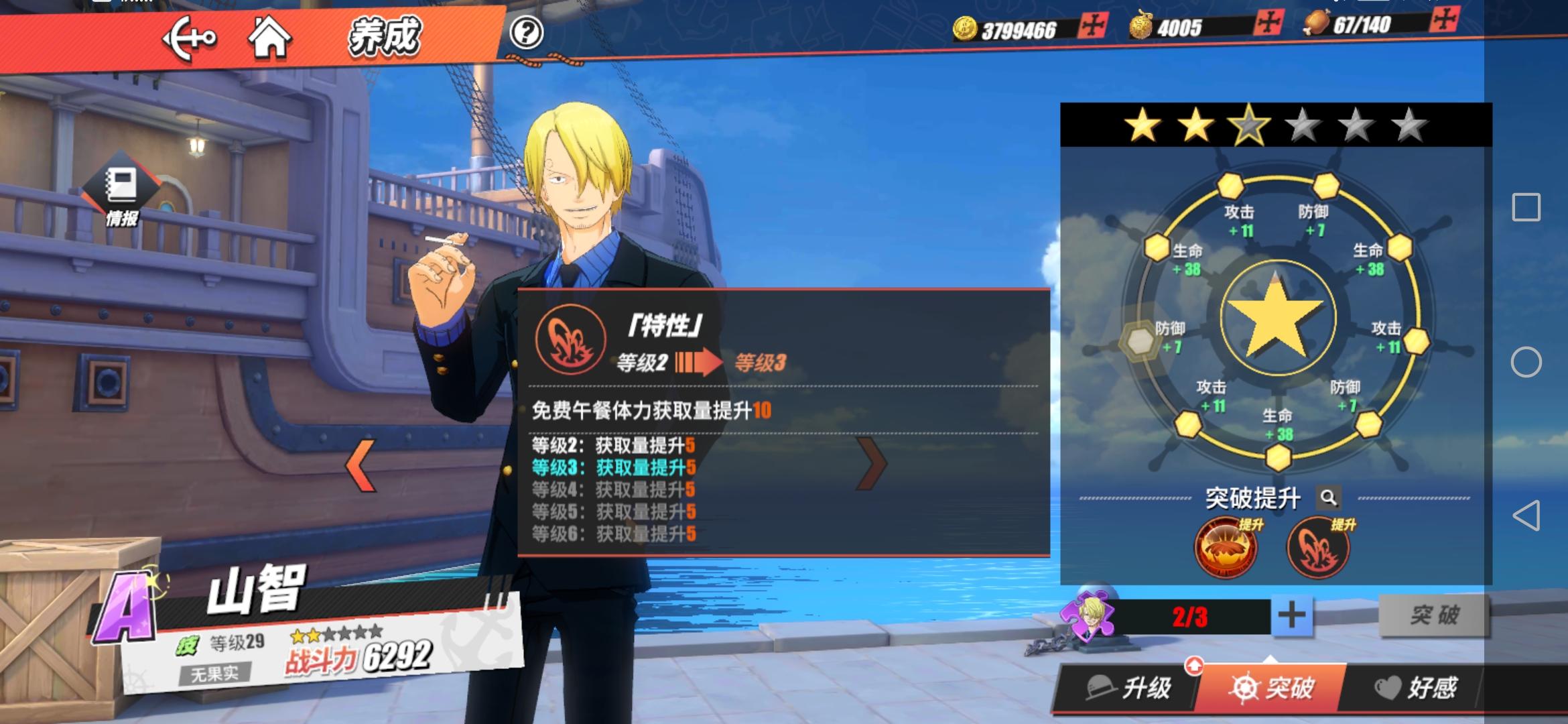Select the unlit 防御 +7 hexagon node
This screenshot has width=1568, height=724.
point(1140,341)
